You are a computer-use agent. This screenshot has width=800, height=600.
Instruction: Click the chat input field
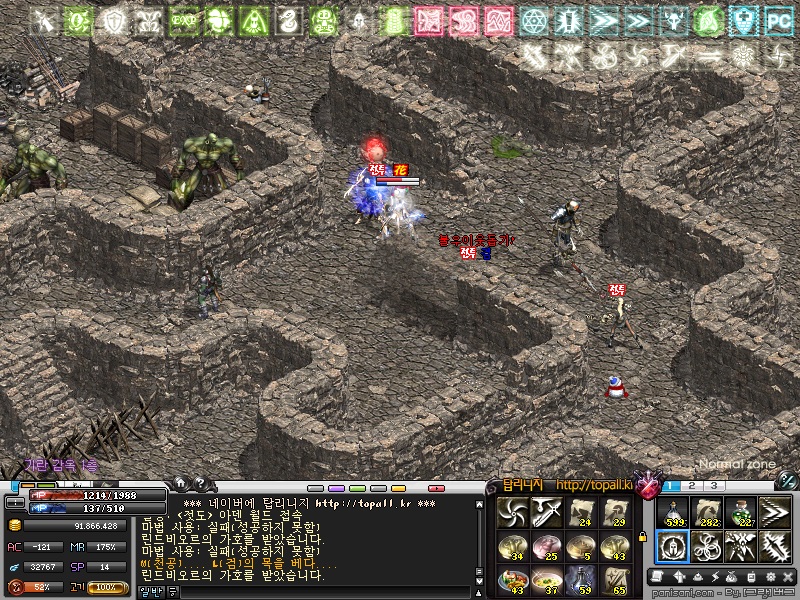pos(300,592)
